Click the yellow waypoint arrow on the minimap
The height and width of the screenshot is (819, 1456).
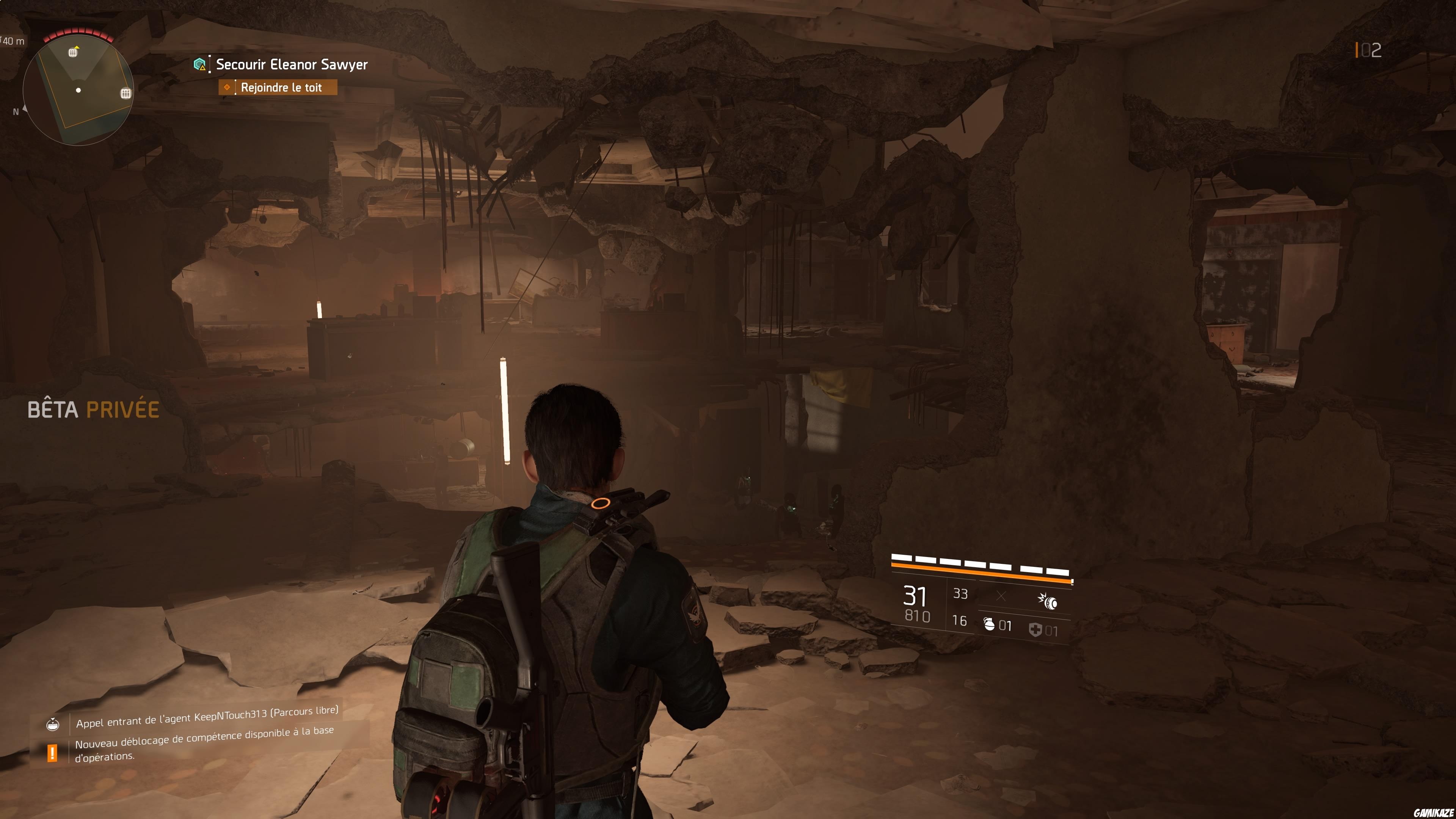[76, 47]
